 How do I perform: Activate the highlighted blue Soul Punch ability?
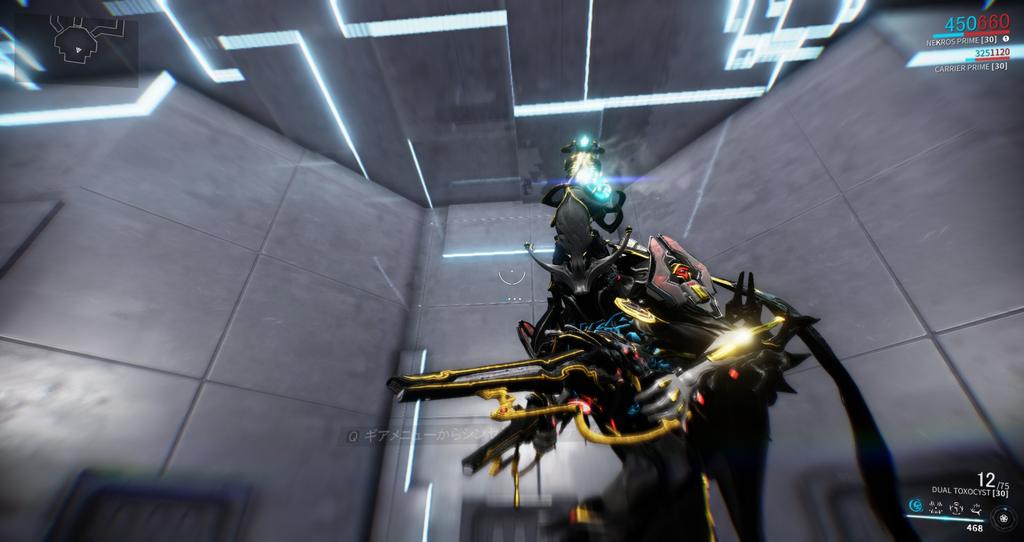click(916, 506)
